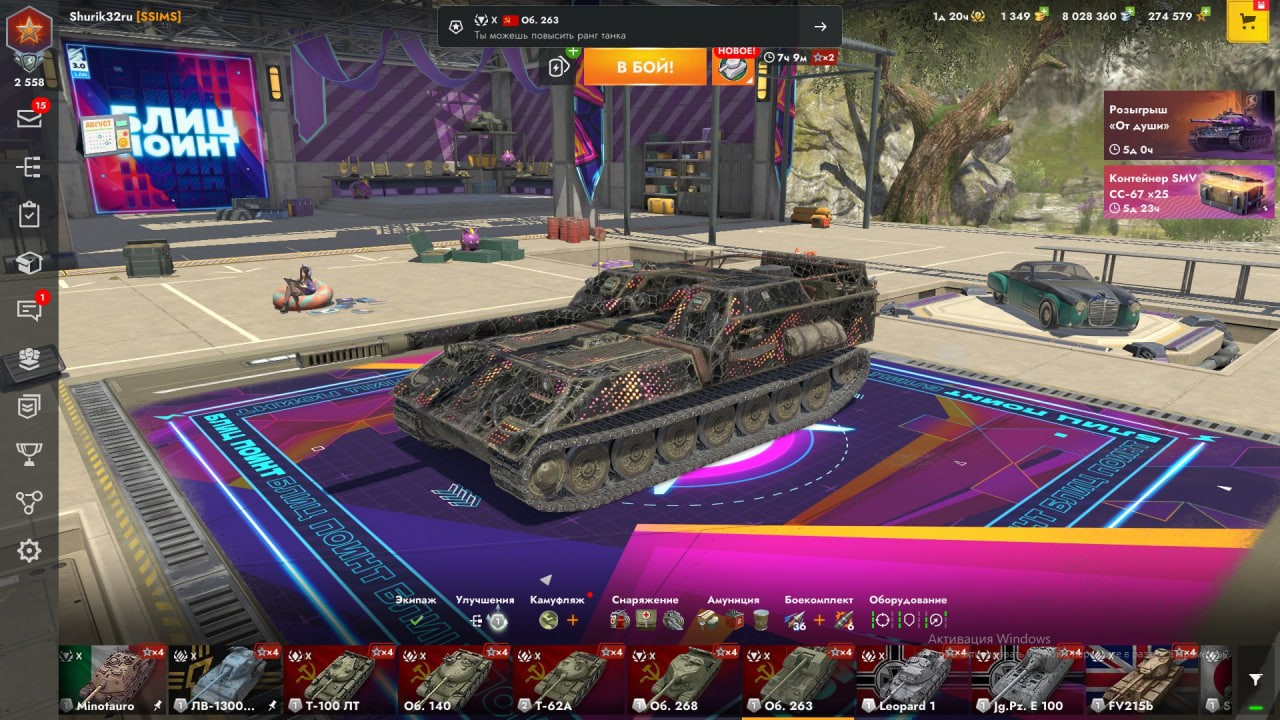The image size is (1280, 720).
Task: Open the Экипаж crew panel
Action: click(x=416, y=612)
